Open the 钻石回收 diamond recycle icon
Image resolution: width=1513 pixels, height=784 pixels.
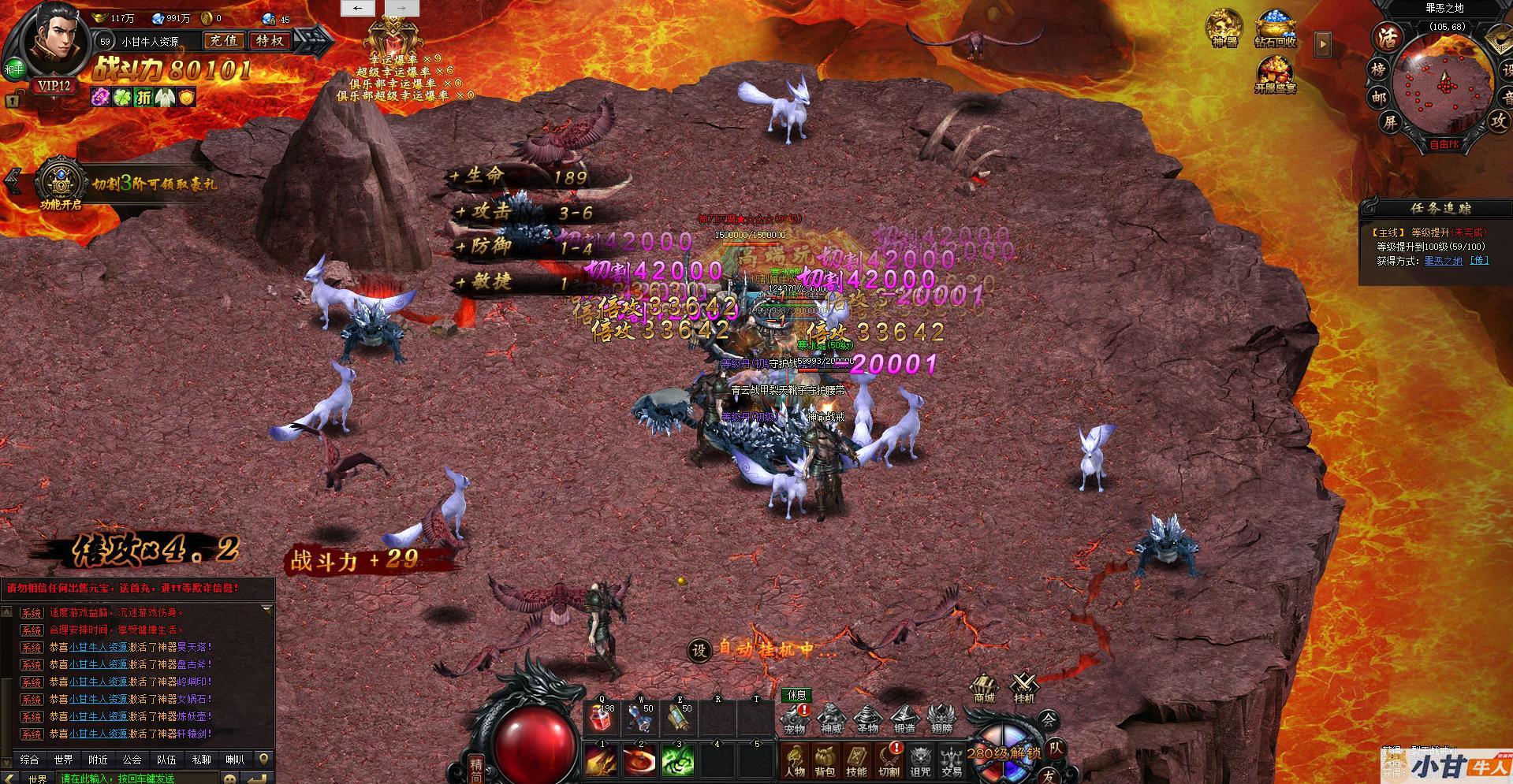(x=1275, y=30)
